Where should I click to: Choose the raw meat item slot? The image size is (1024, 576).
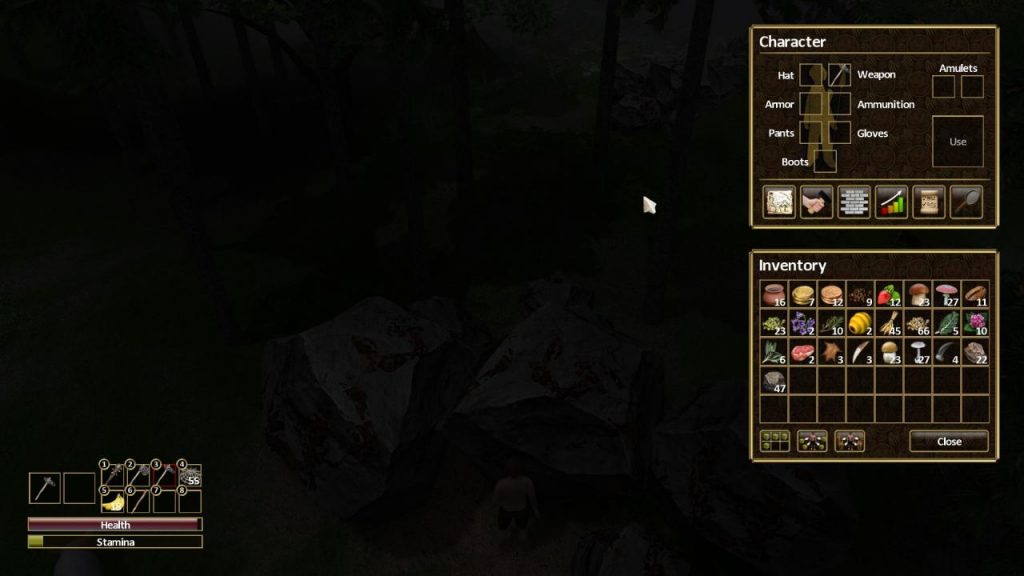point(803,352)
